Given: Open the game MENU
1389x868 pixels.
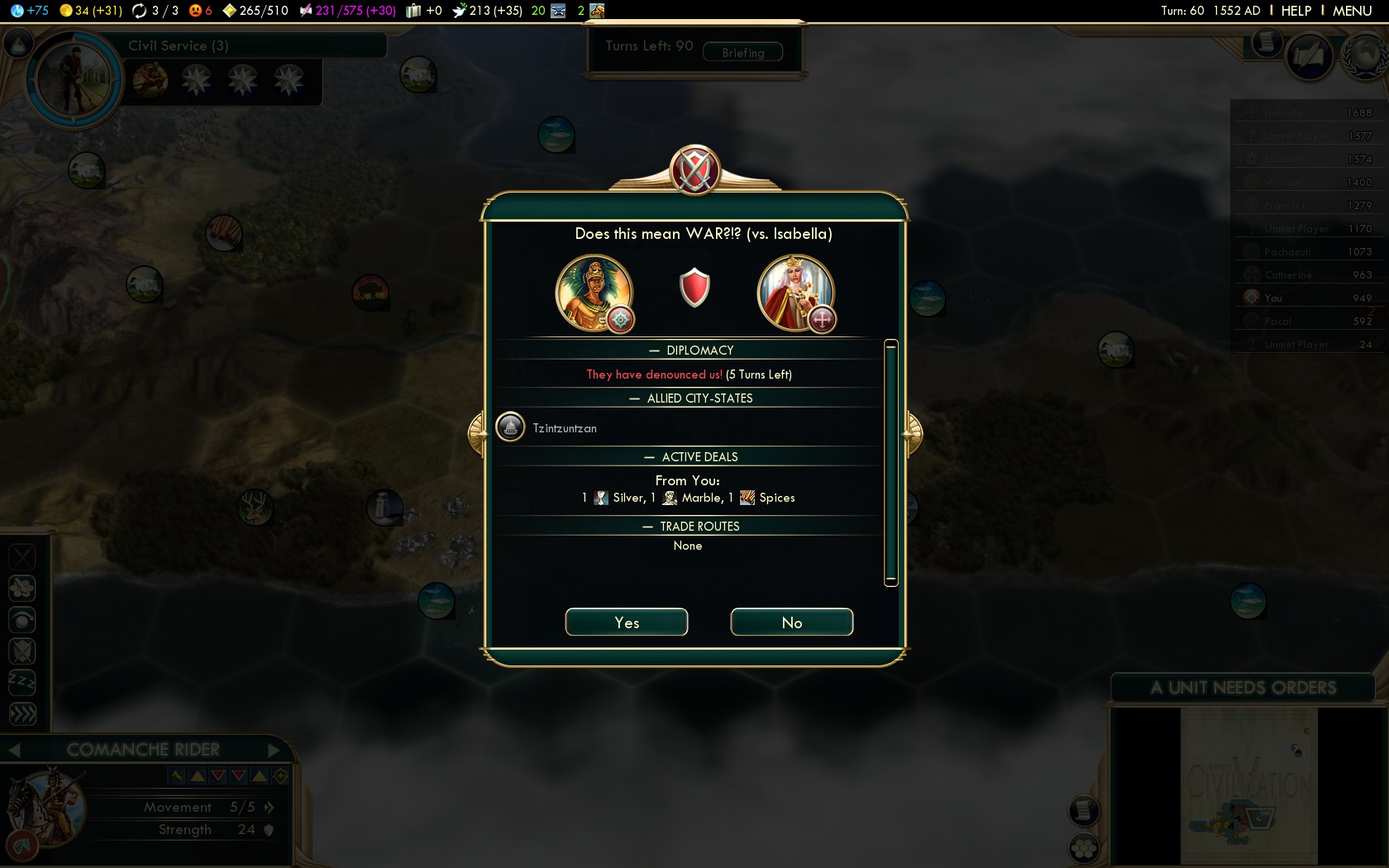Looking at the screenshot, I should [x=1352, y=11].
